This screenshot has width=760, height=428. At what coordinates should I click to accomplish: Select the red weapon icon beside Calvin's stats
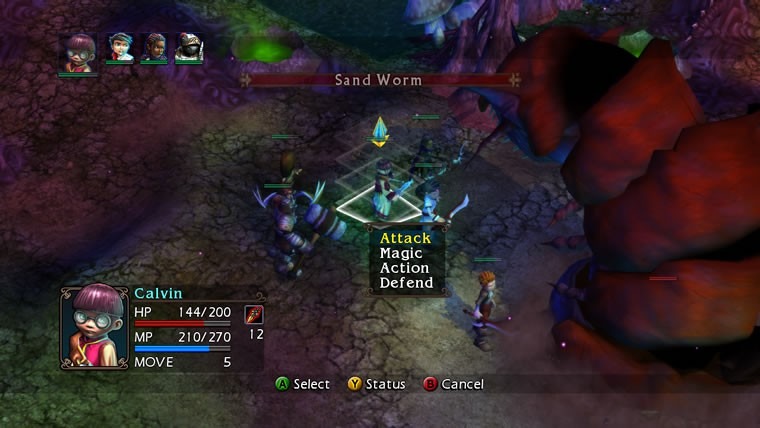(x=254, y=315)
